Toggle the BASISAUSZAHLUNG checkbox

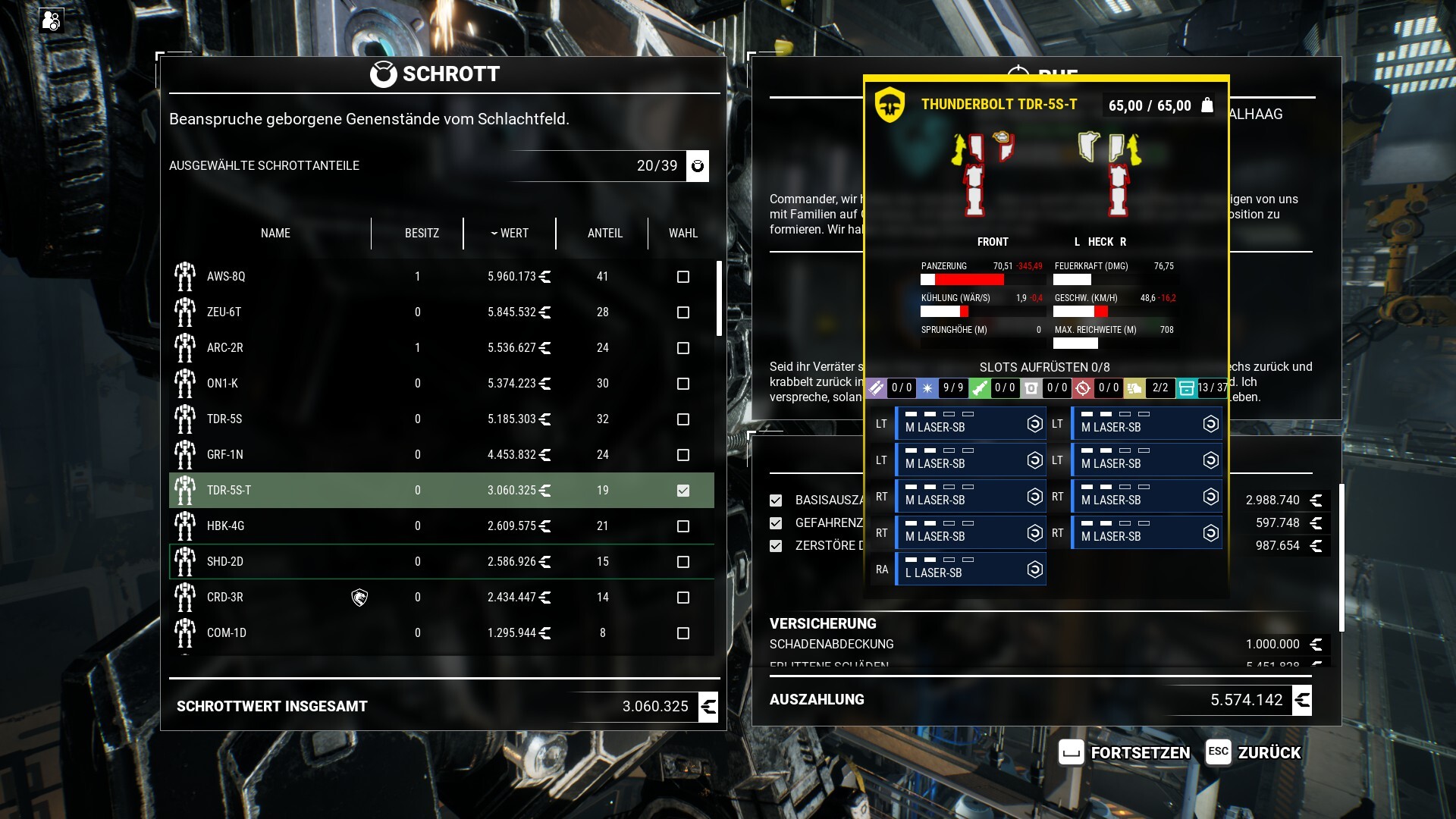[x=776, y=500]
